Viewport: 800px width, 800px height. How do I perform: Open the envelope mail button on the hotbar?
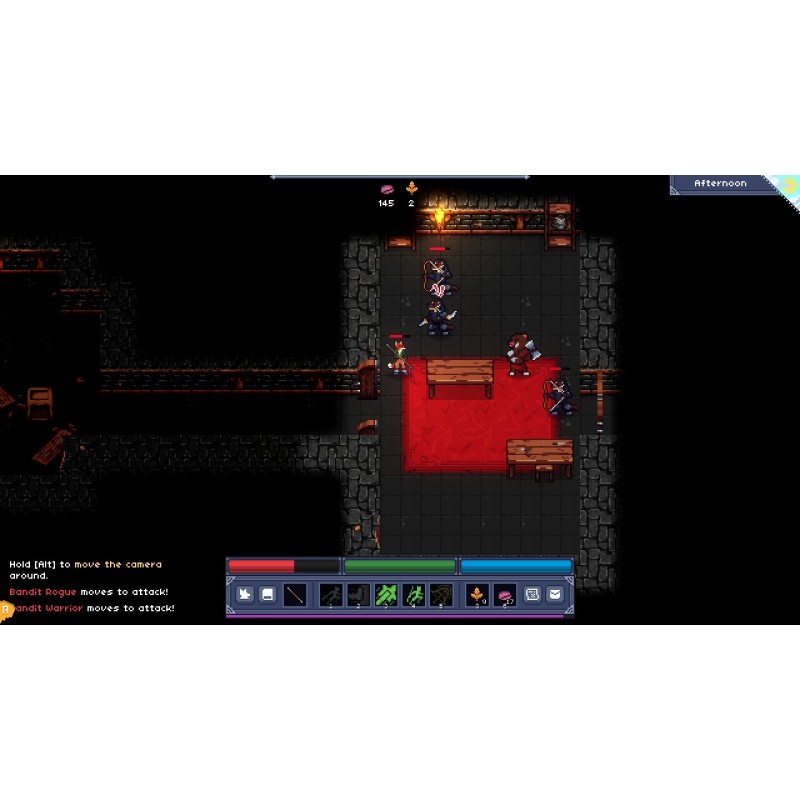click(555, 595)
